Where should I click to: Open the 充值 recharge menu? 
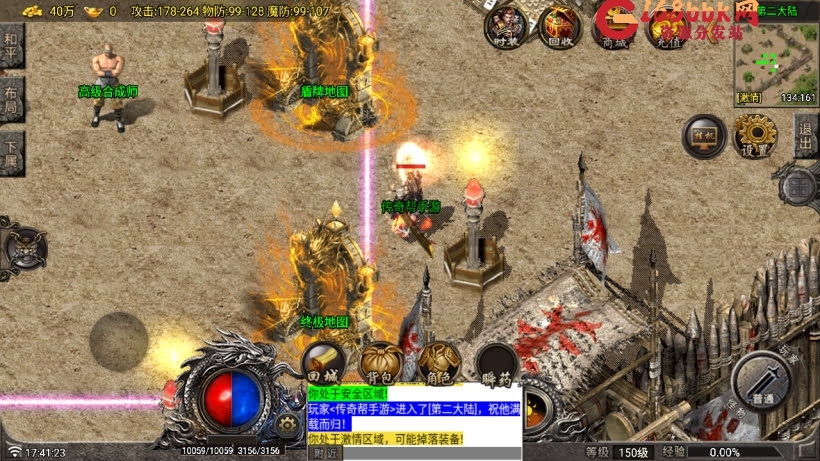[667, 26]
